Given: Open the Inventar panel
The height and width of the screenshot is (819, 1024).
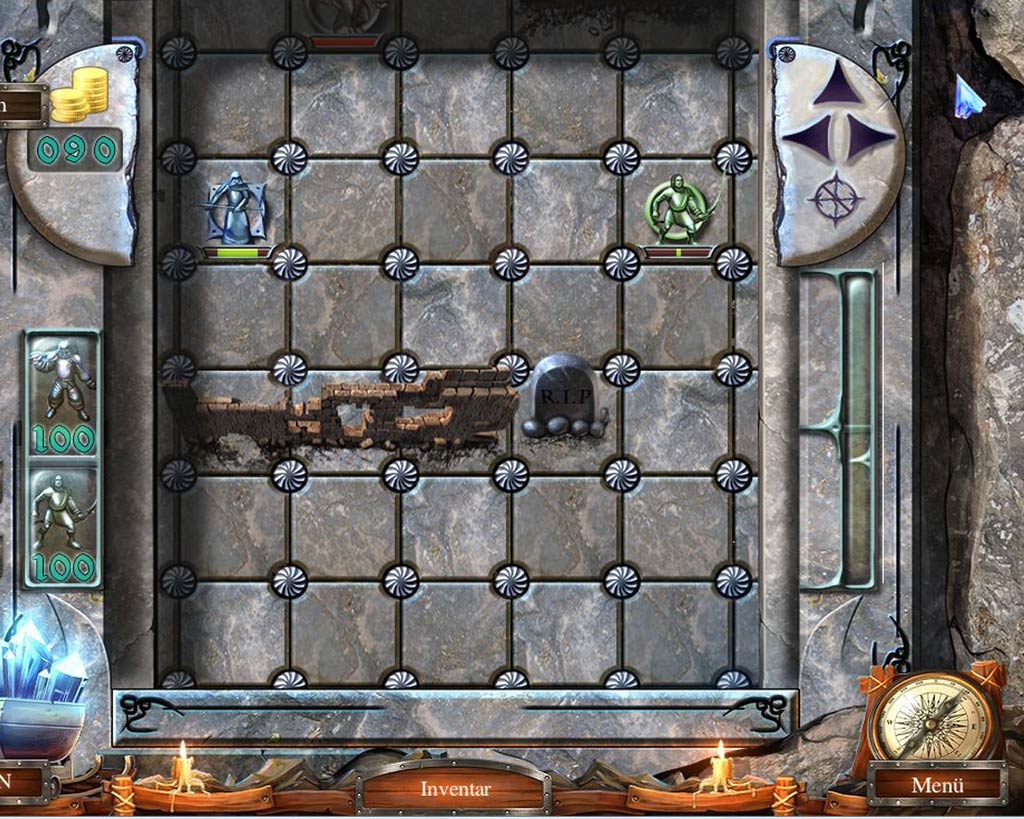Looking at the screenshot, I should pos(455,789).
